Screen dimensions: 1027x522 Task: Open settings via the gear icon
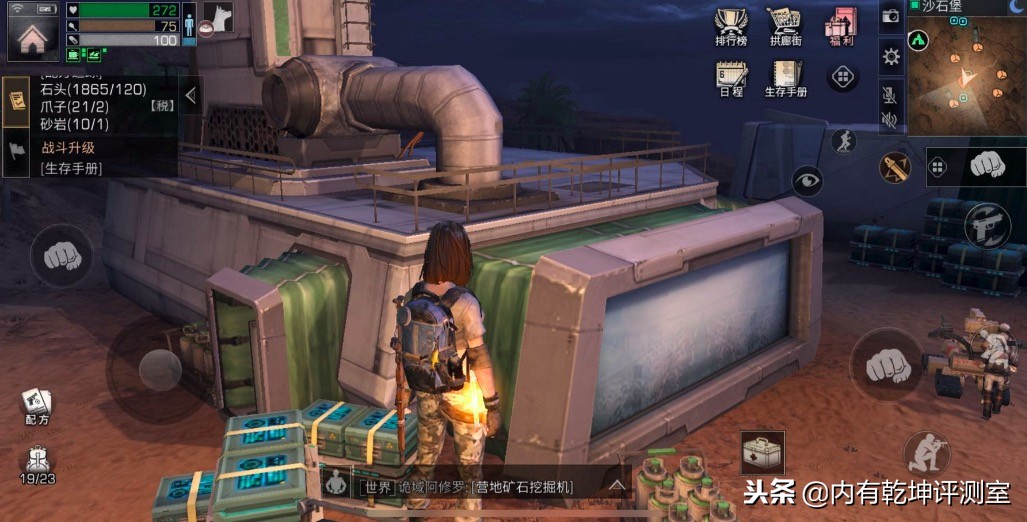(891, 57)
